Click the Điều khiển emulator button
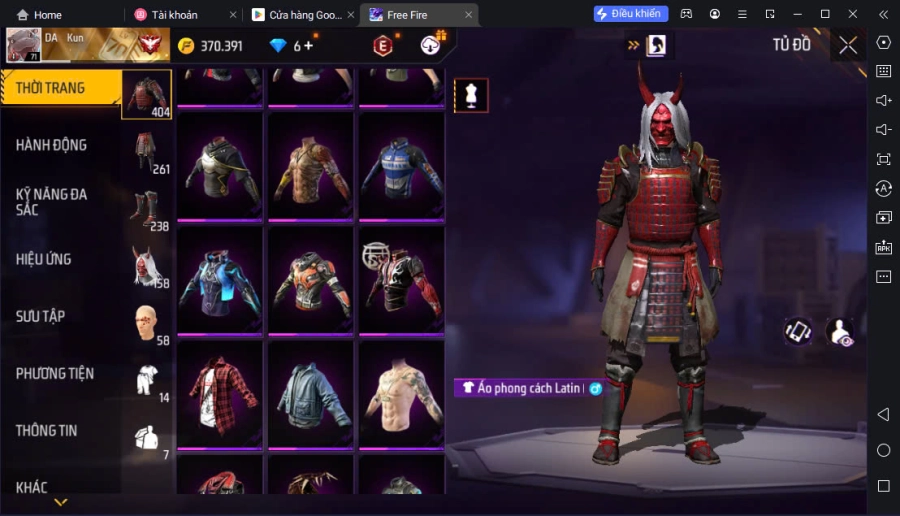This screenshot has width=900, height=516. [631, 14]
